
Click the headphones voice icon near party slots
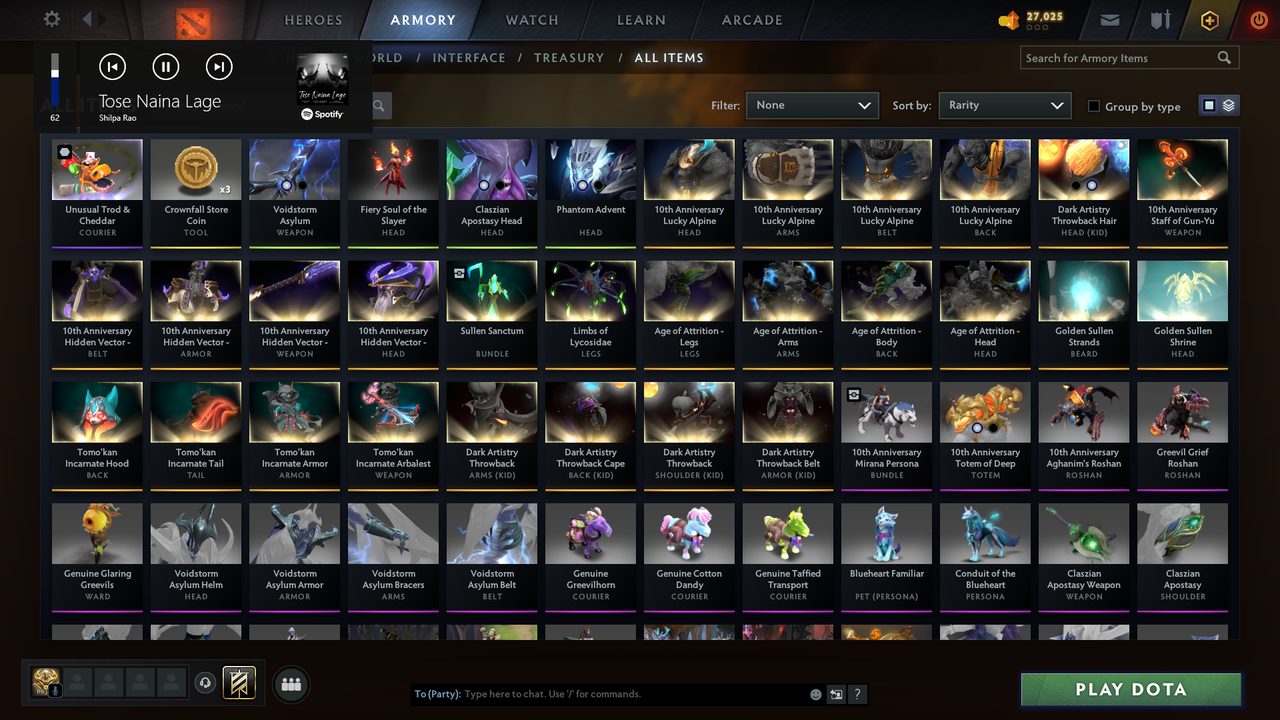(207, 683)
